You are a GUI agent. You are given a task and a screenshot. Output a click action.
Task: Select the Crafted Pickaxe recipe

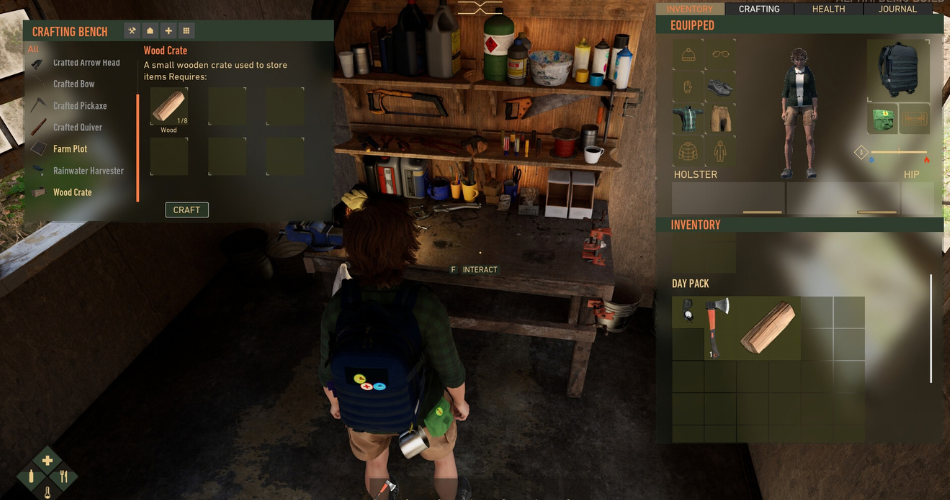[x=80, y=106]
